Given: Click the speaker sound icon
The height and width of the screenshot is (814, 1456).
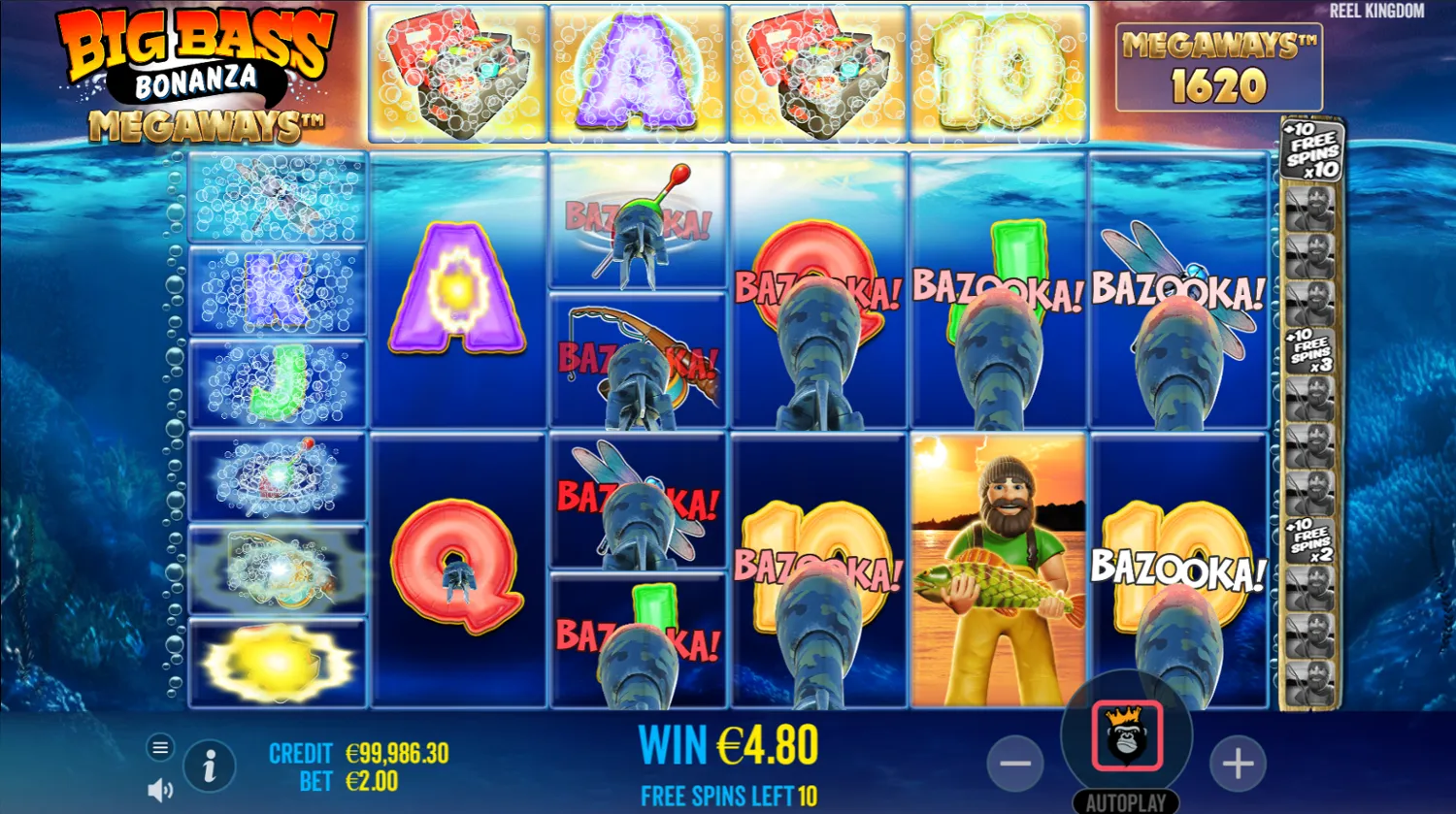Looking at the screenshot, I should click(158, 788).
